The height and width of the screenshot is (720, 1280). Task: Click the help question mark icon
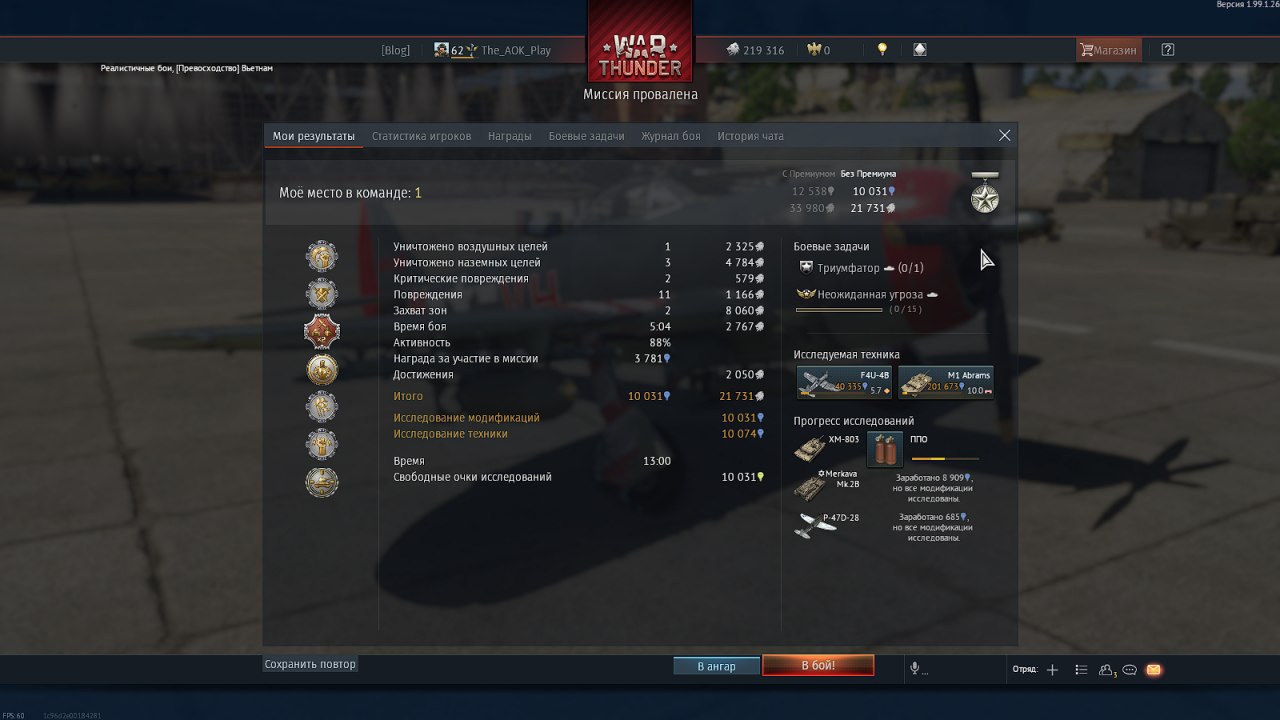click(1167, 50)
